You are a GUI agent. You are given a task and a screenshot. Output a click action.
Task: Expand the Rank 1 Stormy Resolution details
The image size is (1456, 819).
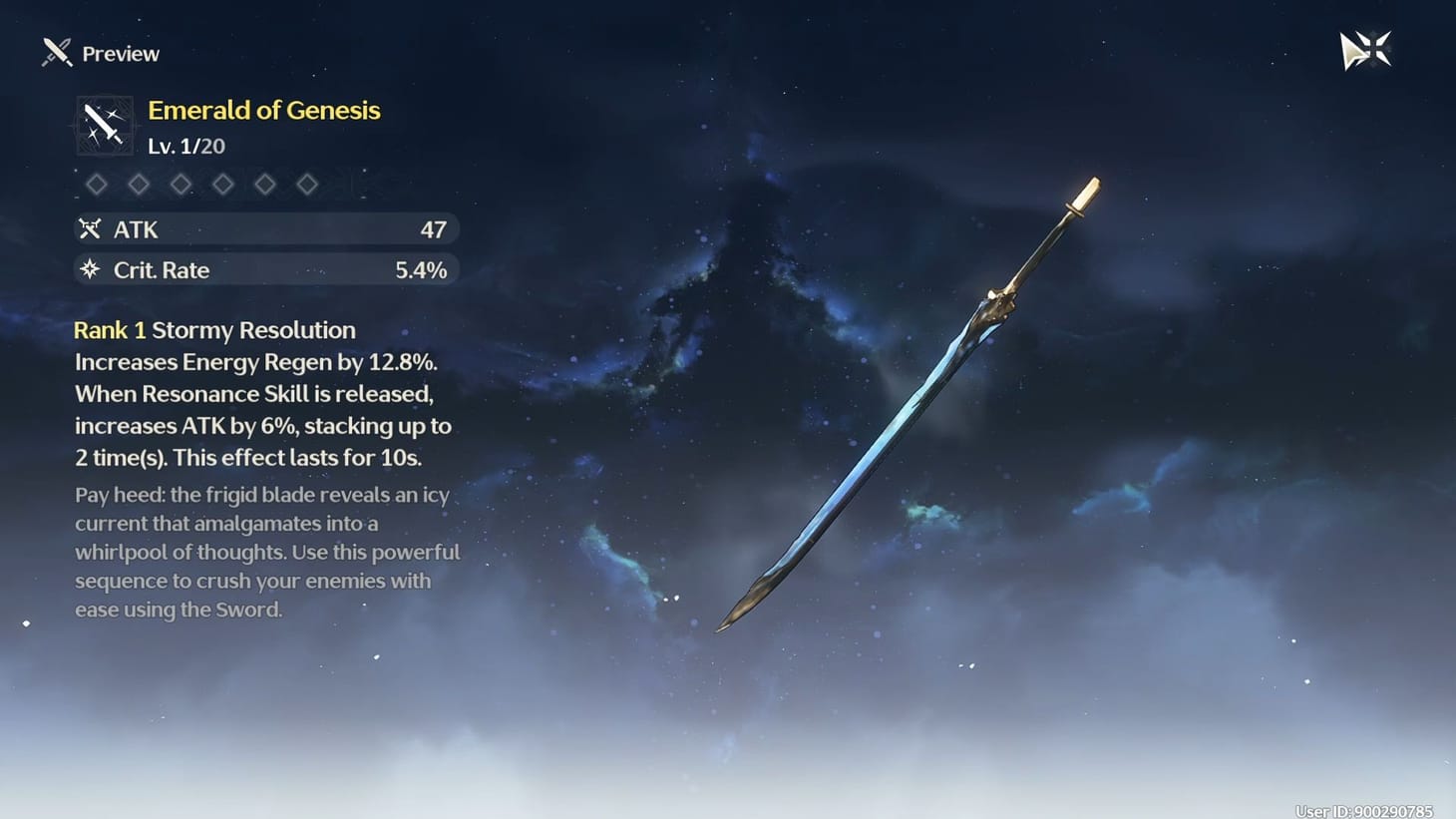214,329
